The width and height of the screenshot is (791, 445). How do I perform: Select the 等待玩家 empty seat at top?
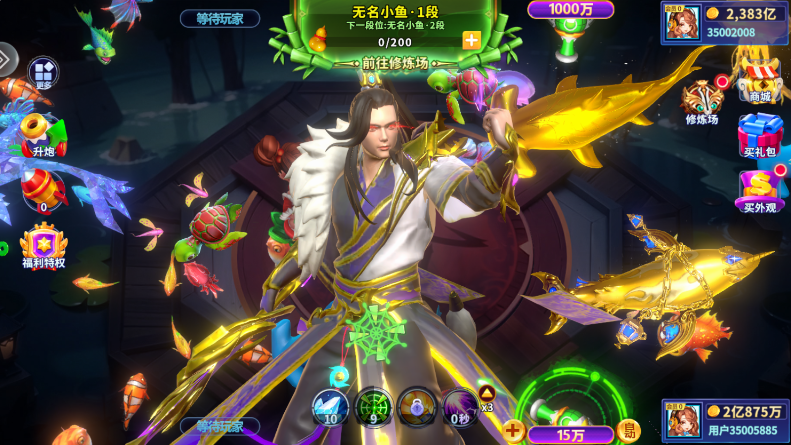220,18
